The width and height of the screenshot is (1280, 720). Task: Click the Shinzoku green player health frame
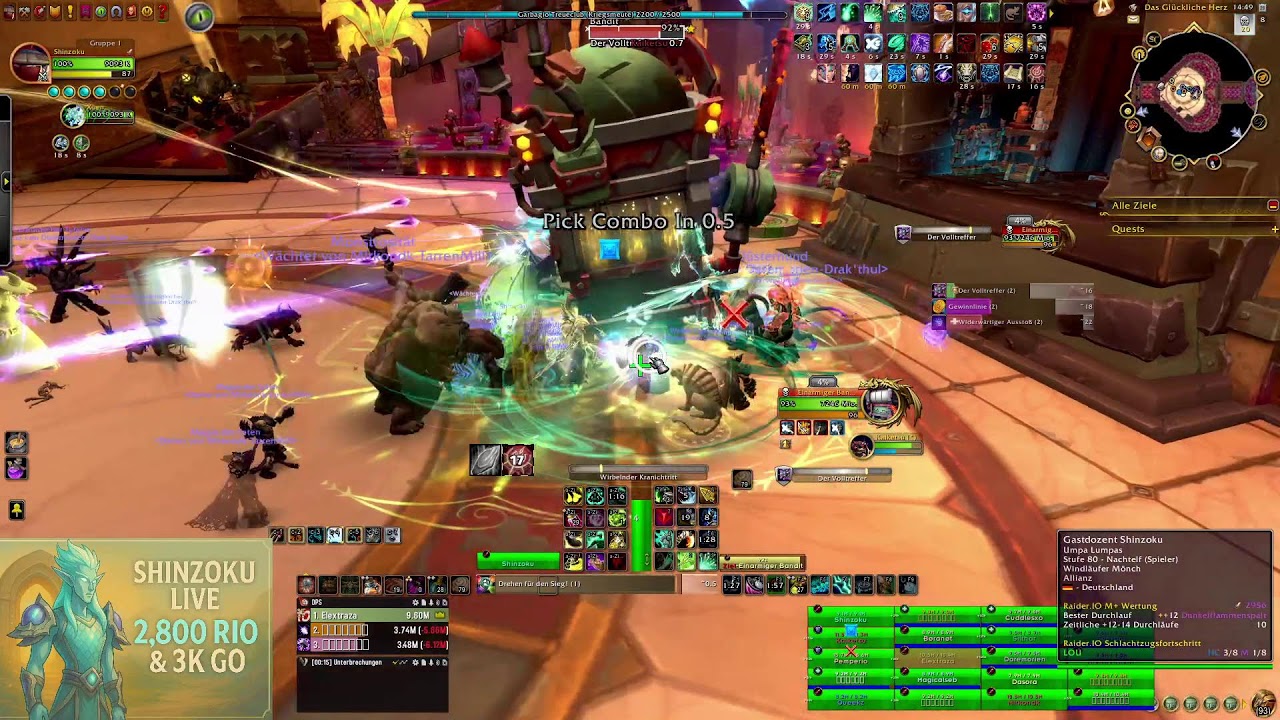(x=518, y=563)
